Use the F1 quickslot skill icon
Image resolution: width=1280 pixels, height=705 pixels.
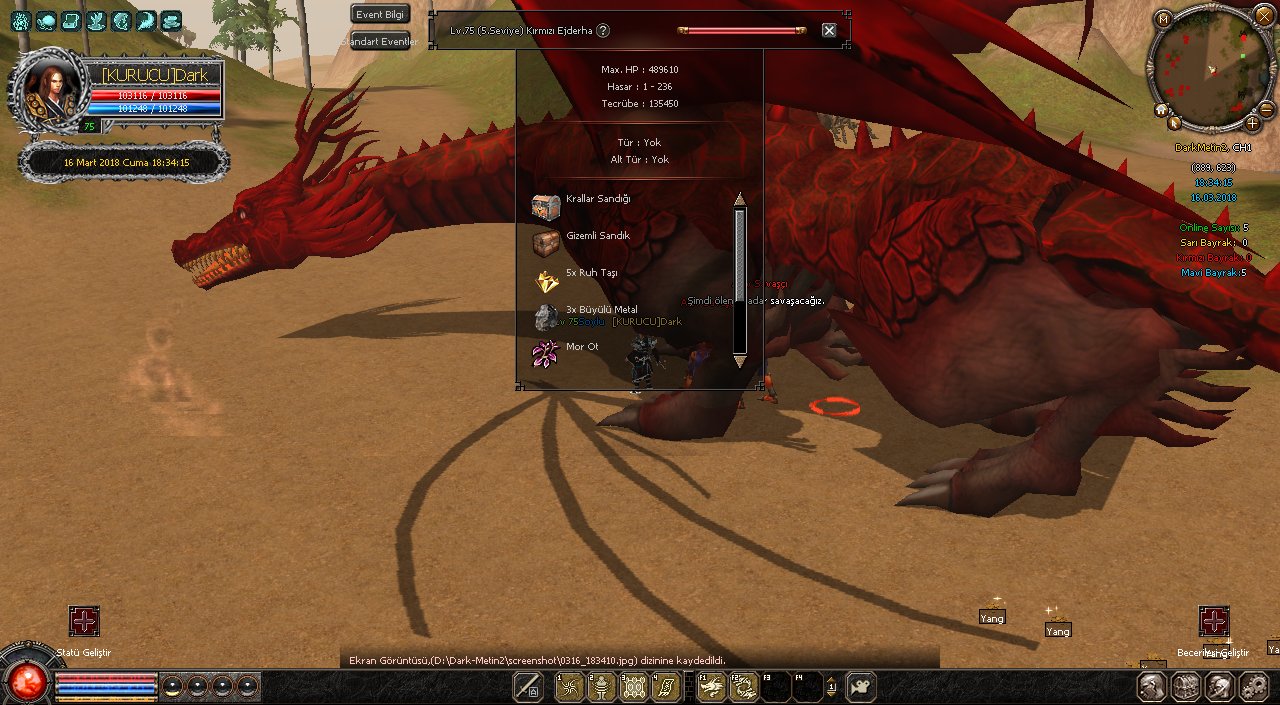click(x=711, y=688)
